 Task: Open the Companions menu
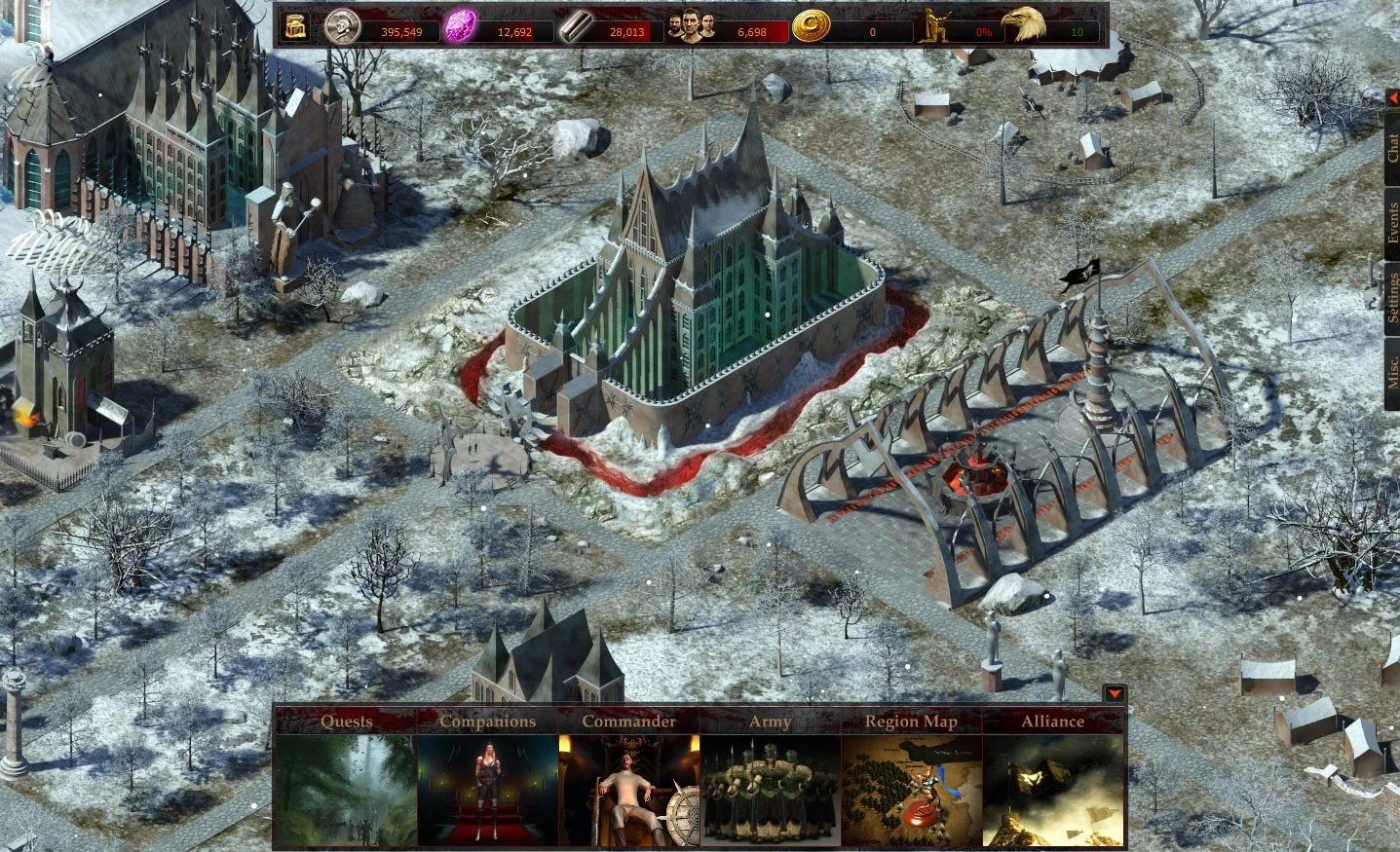(x=487, y=779)
